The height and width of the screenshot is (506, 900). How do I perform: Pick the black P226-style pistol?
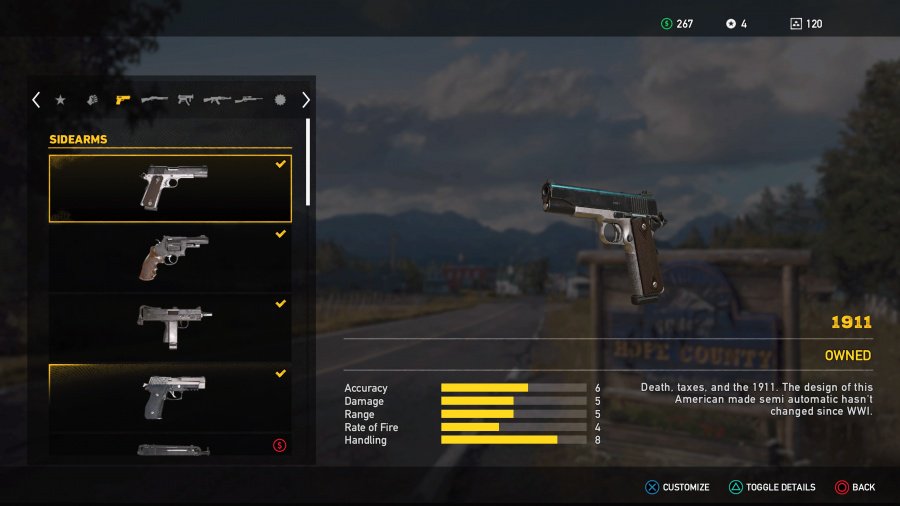[x=170, y=395]
